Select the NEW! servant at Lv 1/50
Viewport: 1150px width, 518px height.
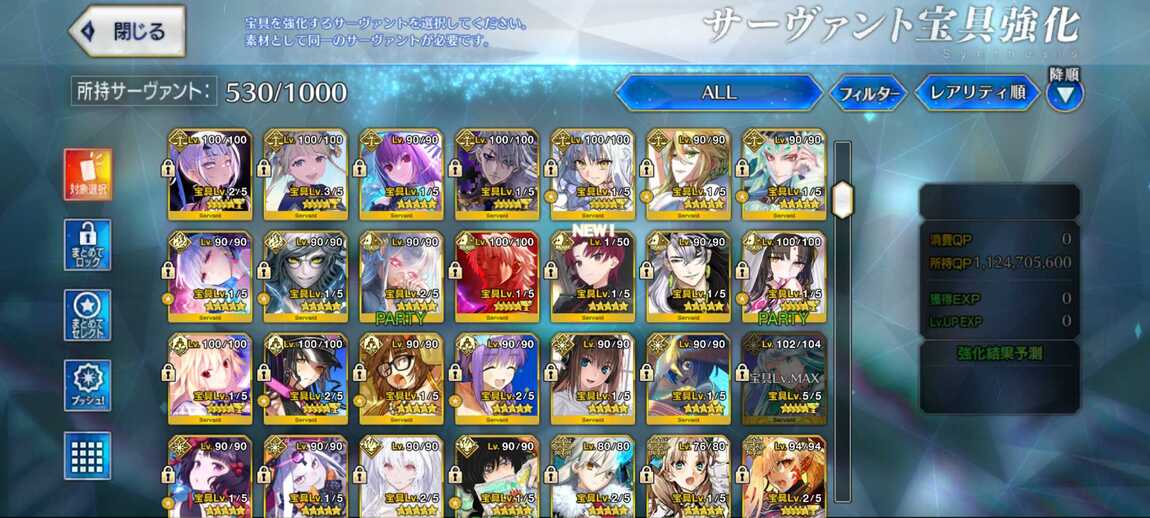point(592,275)
